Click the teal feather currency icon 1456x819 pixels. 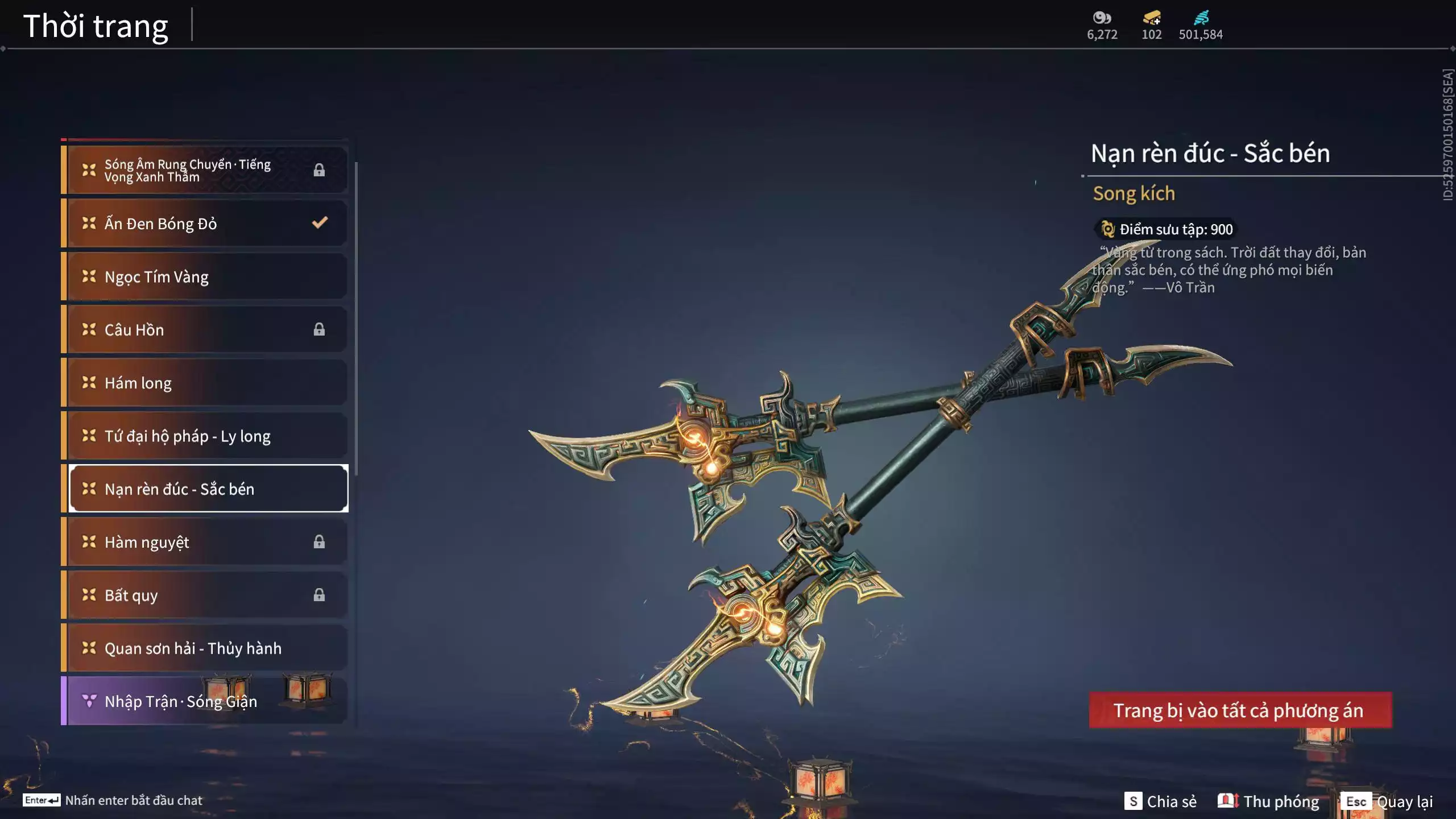pos(1201,18)
